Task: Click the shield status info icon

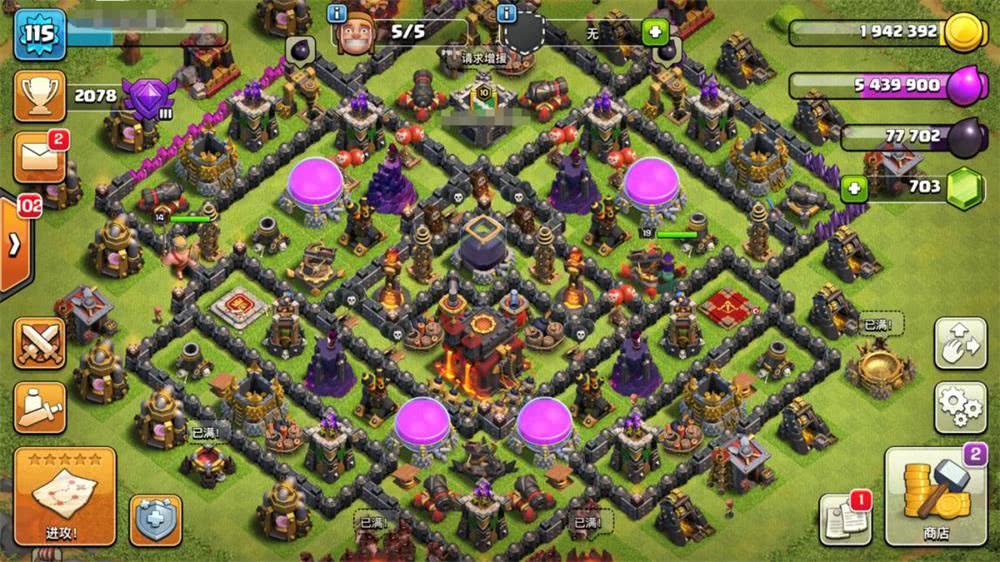Action: pos(507,13)
